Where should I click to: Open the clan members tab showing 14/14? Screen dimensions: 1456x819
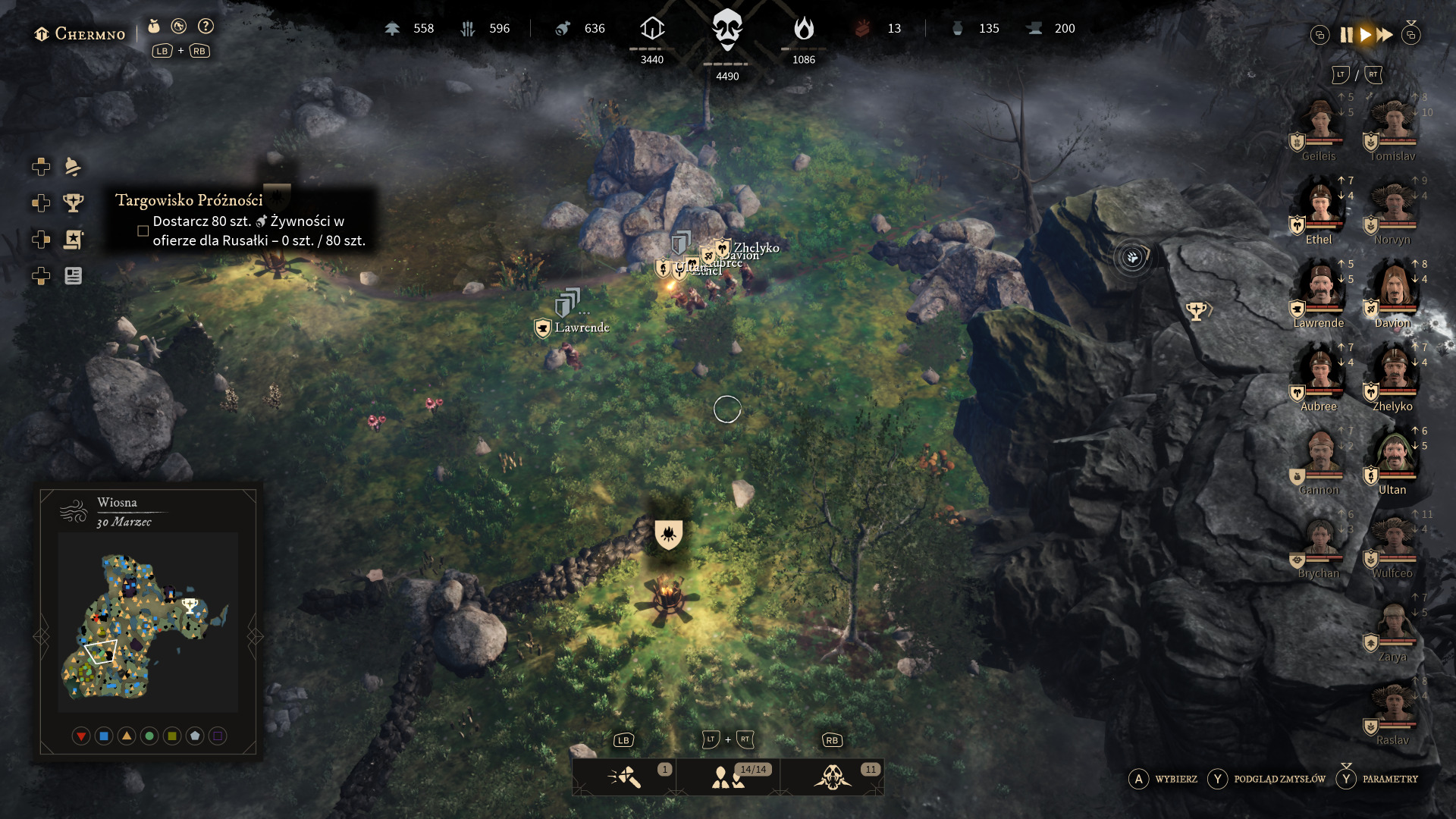(x=728, y=777)
